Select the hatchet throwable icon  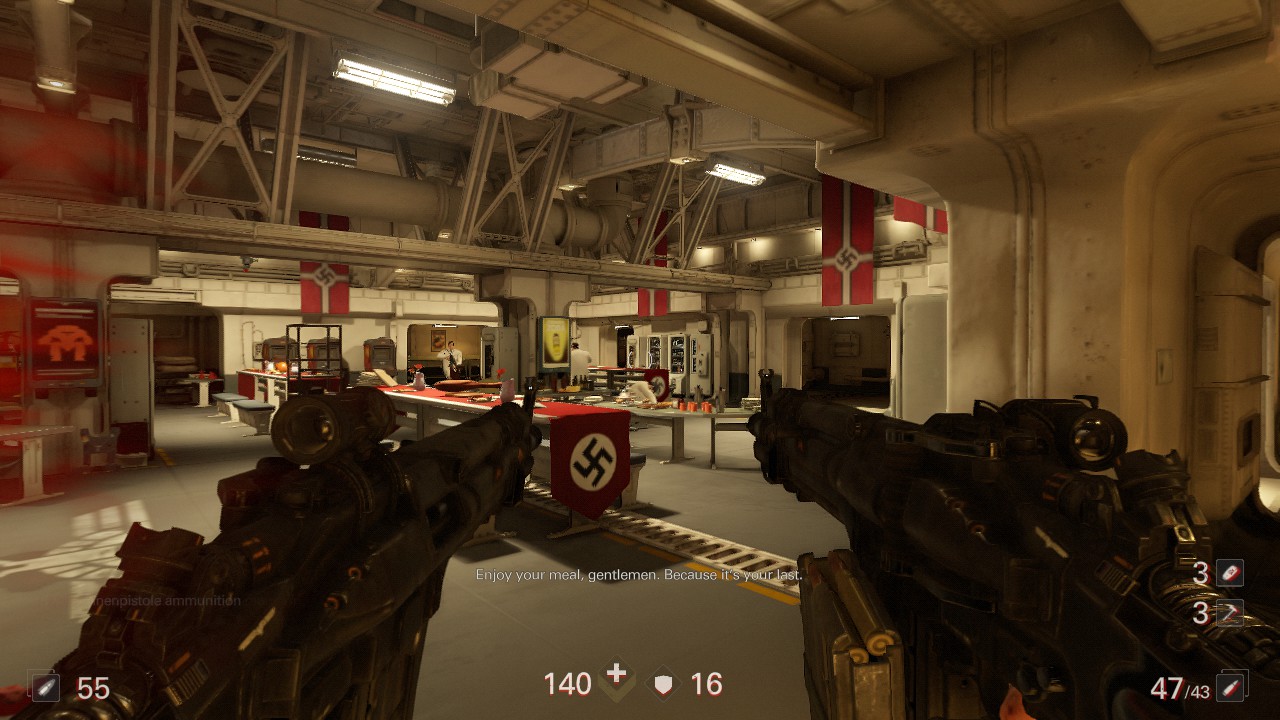click(x=1230, y=612)
